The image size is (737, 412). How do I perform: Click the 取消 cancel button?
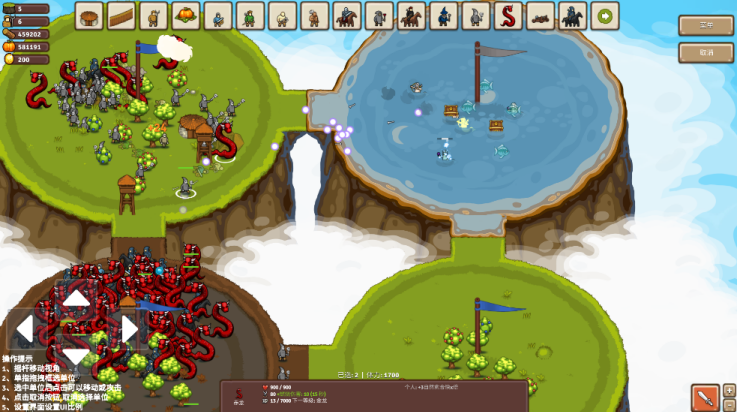coord(705,52)
